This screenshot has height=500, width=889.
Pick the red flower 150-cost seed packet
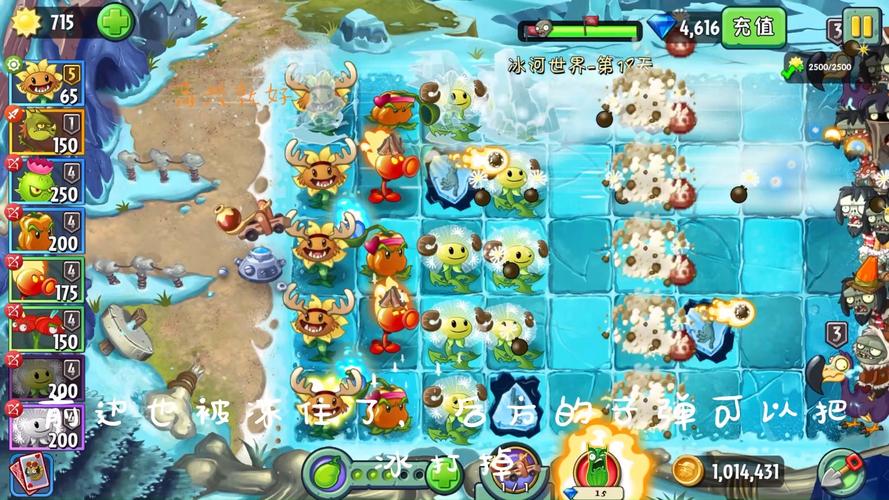(x=46, y=329)
